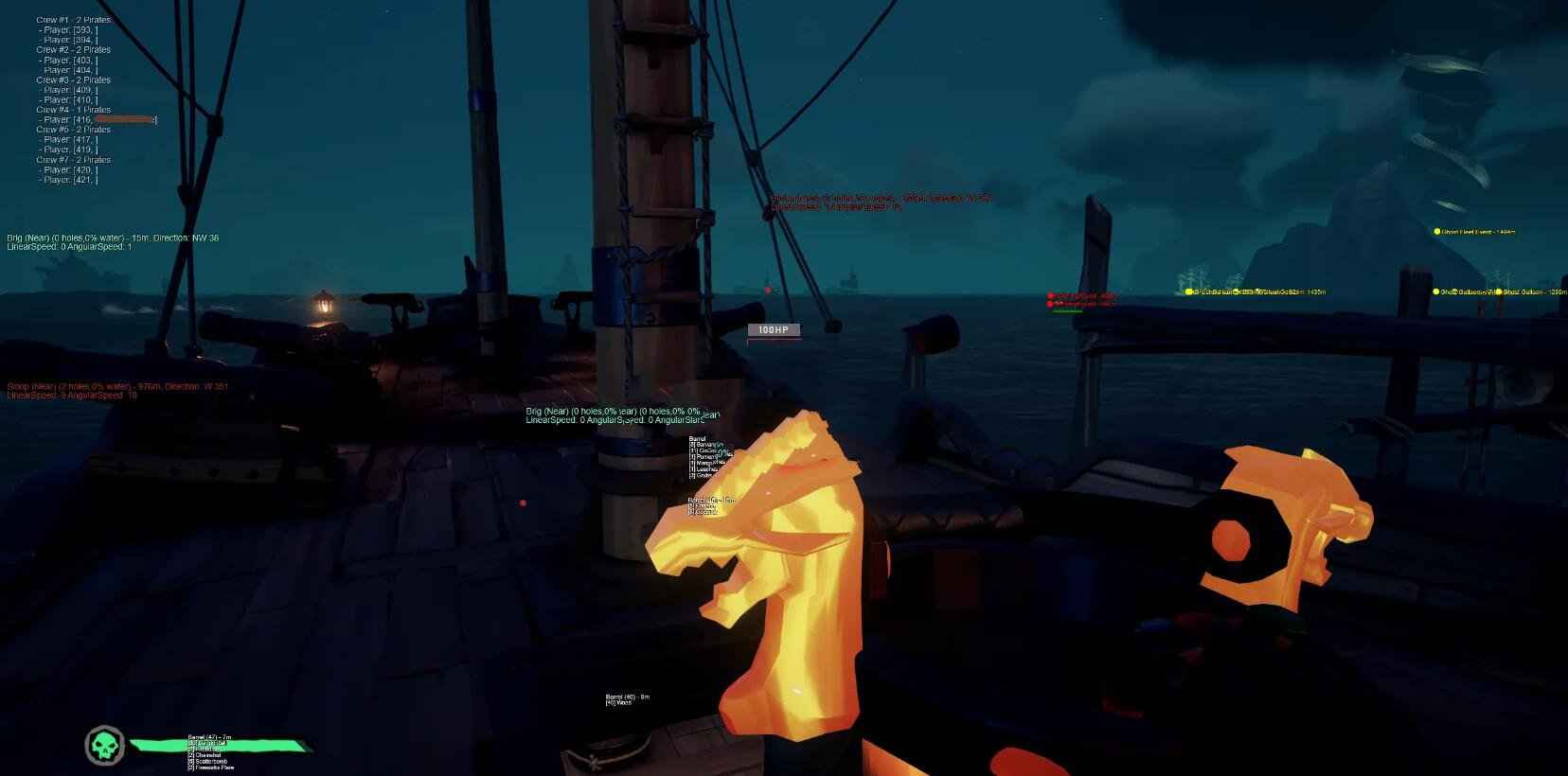The image size is (1568, 776).
Task: Click the skull icon beside the green health bar
Action: click(104, 748)
